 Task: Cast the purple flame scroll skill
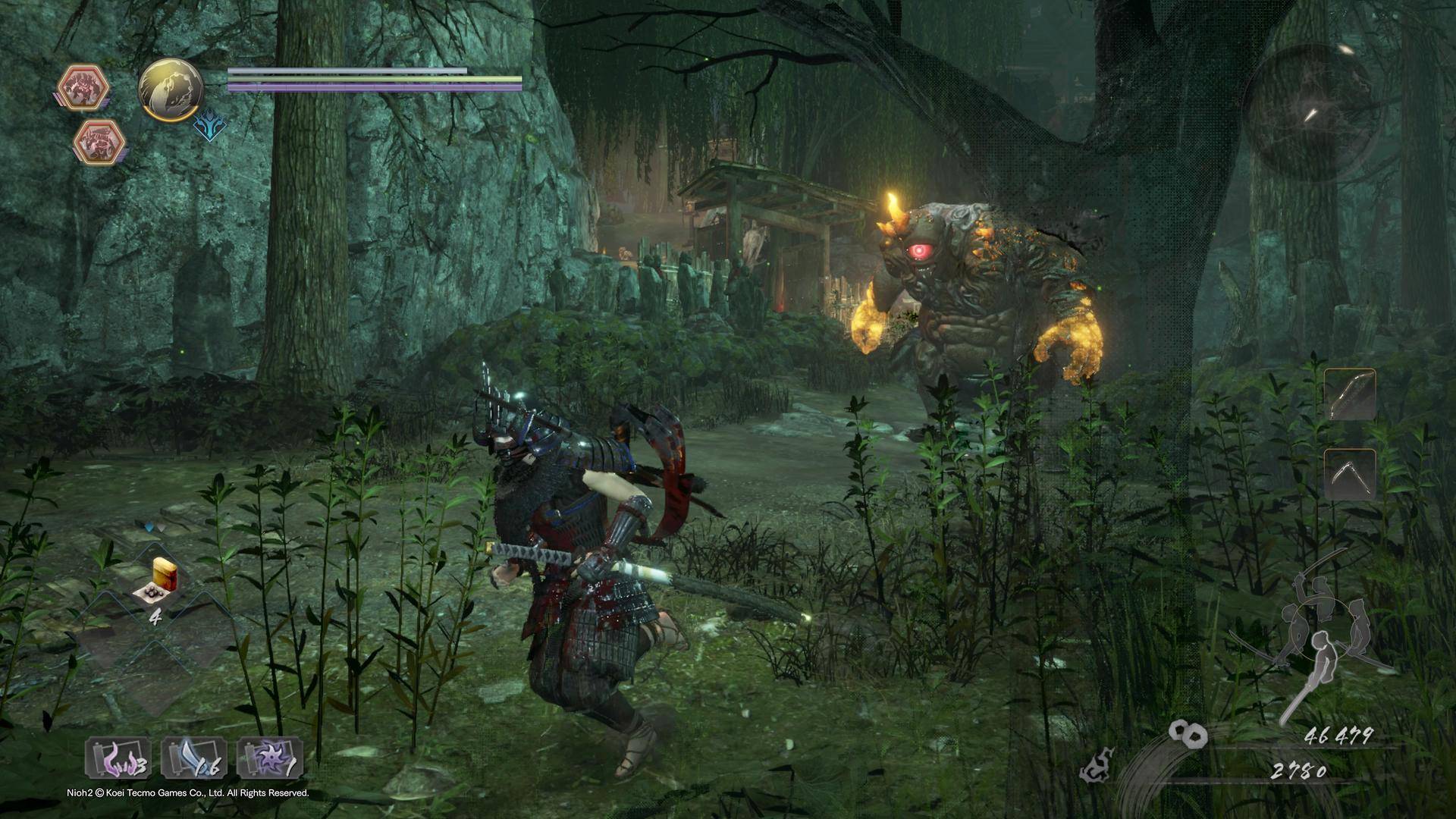pos(118,758)
